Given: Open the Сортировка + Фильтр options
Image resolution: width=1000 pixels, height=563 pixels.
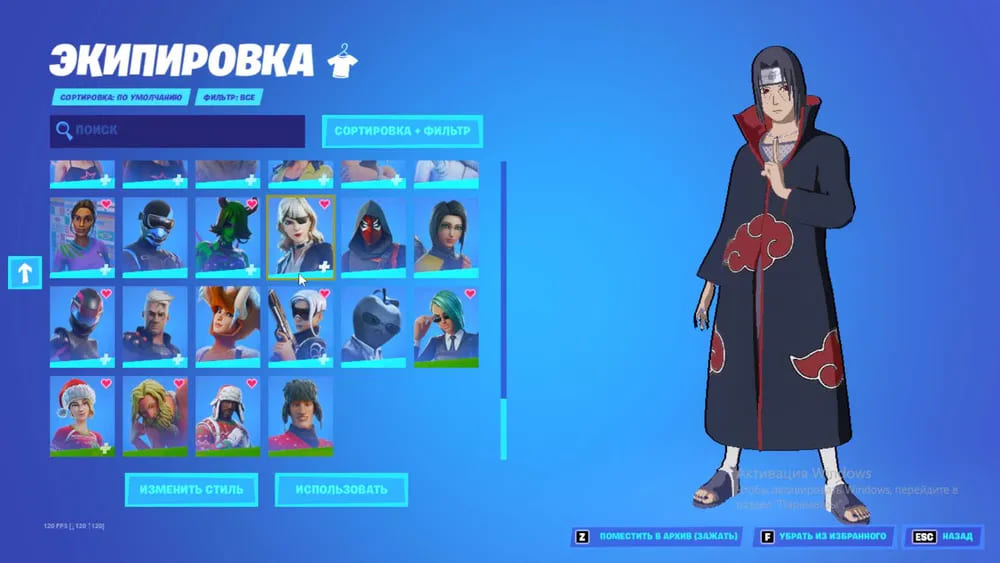Looking at the screenshot, I should [x=401, y=131].
